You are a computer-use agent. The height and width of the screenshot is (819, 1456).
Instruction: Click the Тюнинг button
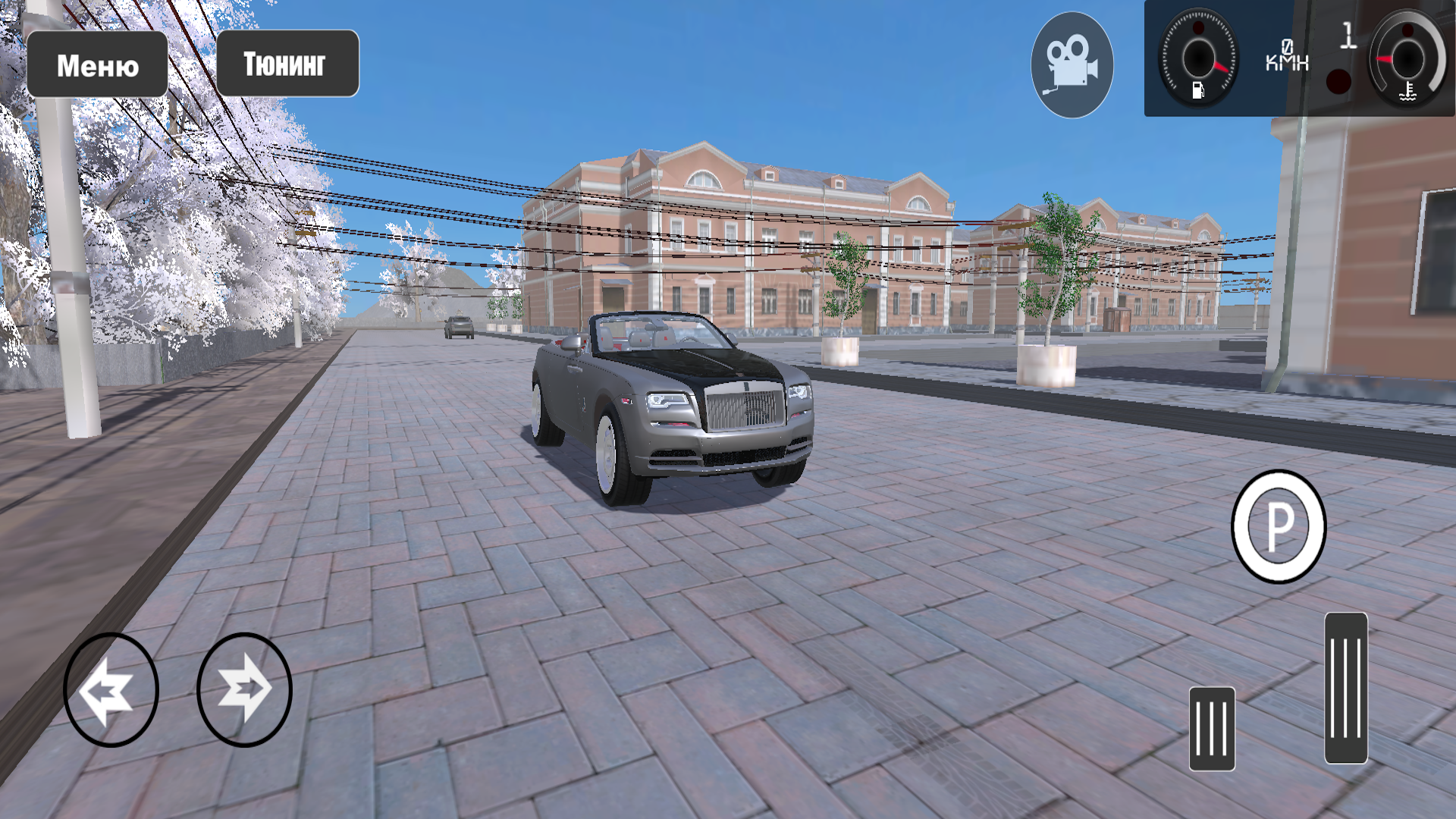[x=287, y=64]
